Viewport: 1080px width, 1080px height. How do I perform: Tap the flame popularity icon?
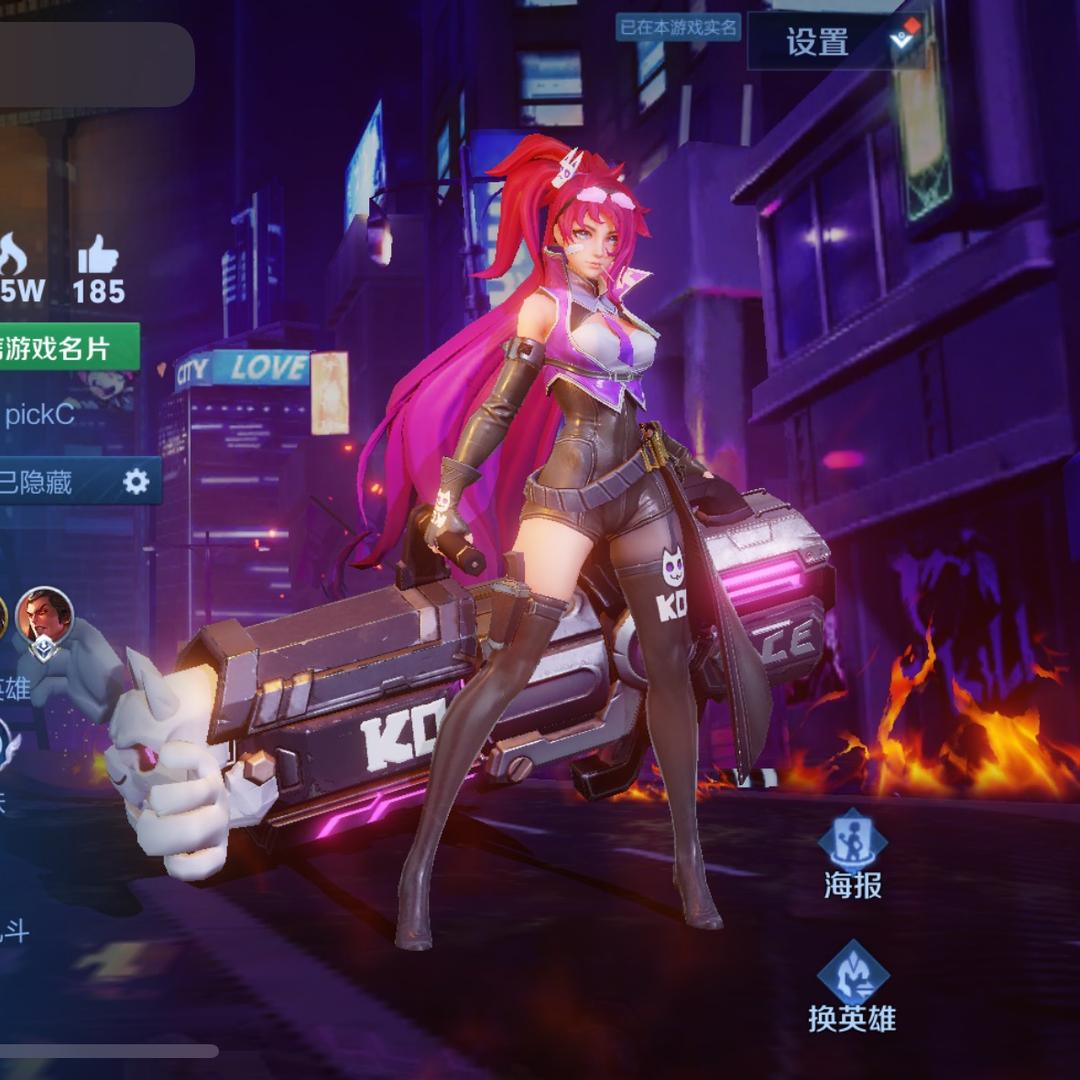[x=12, y=257]
